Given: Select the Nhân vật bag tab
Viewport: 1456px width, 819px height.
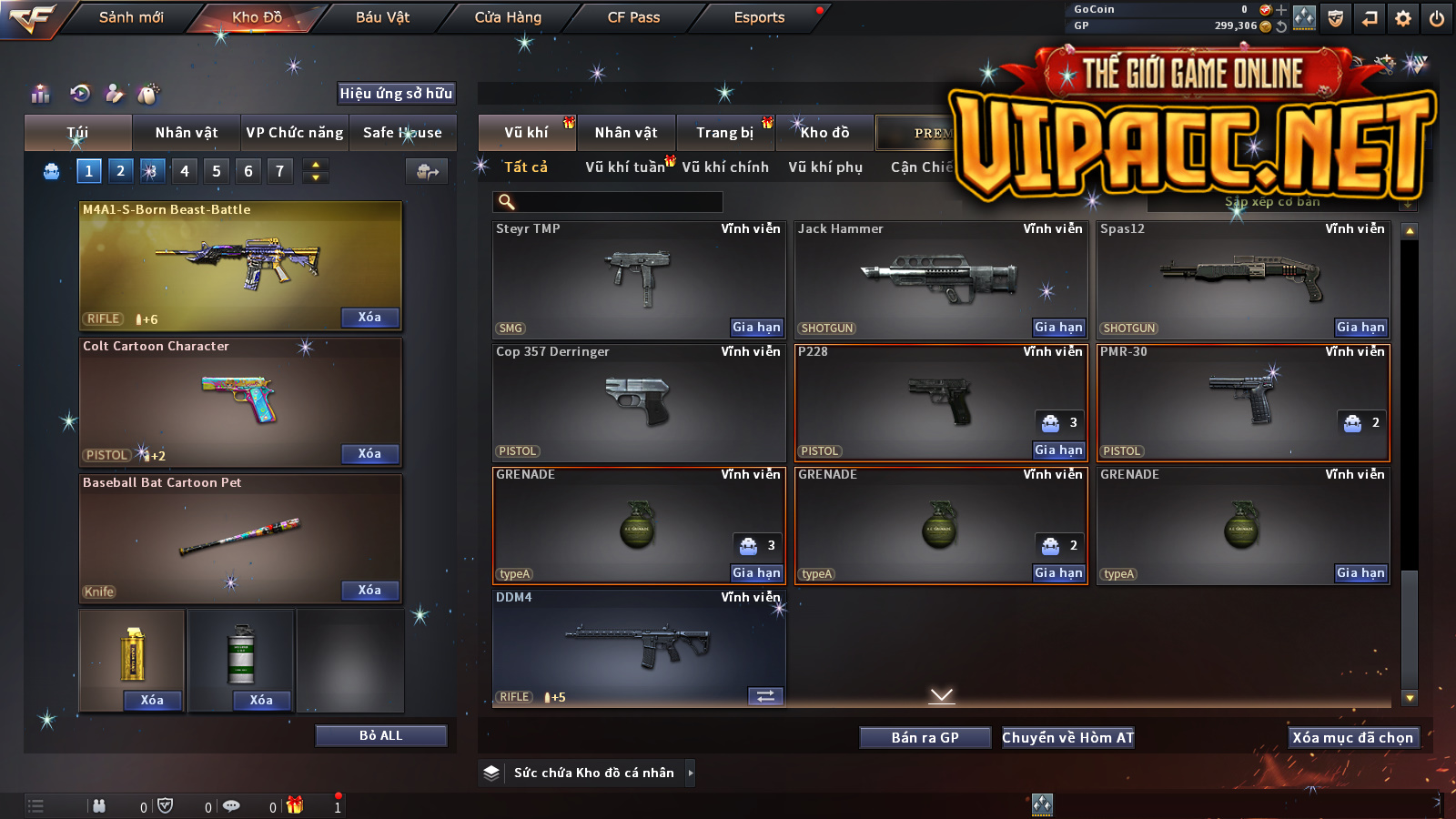Looking at the screenshot, I should pos(187,133).
